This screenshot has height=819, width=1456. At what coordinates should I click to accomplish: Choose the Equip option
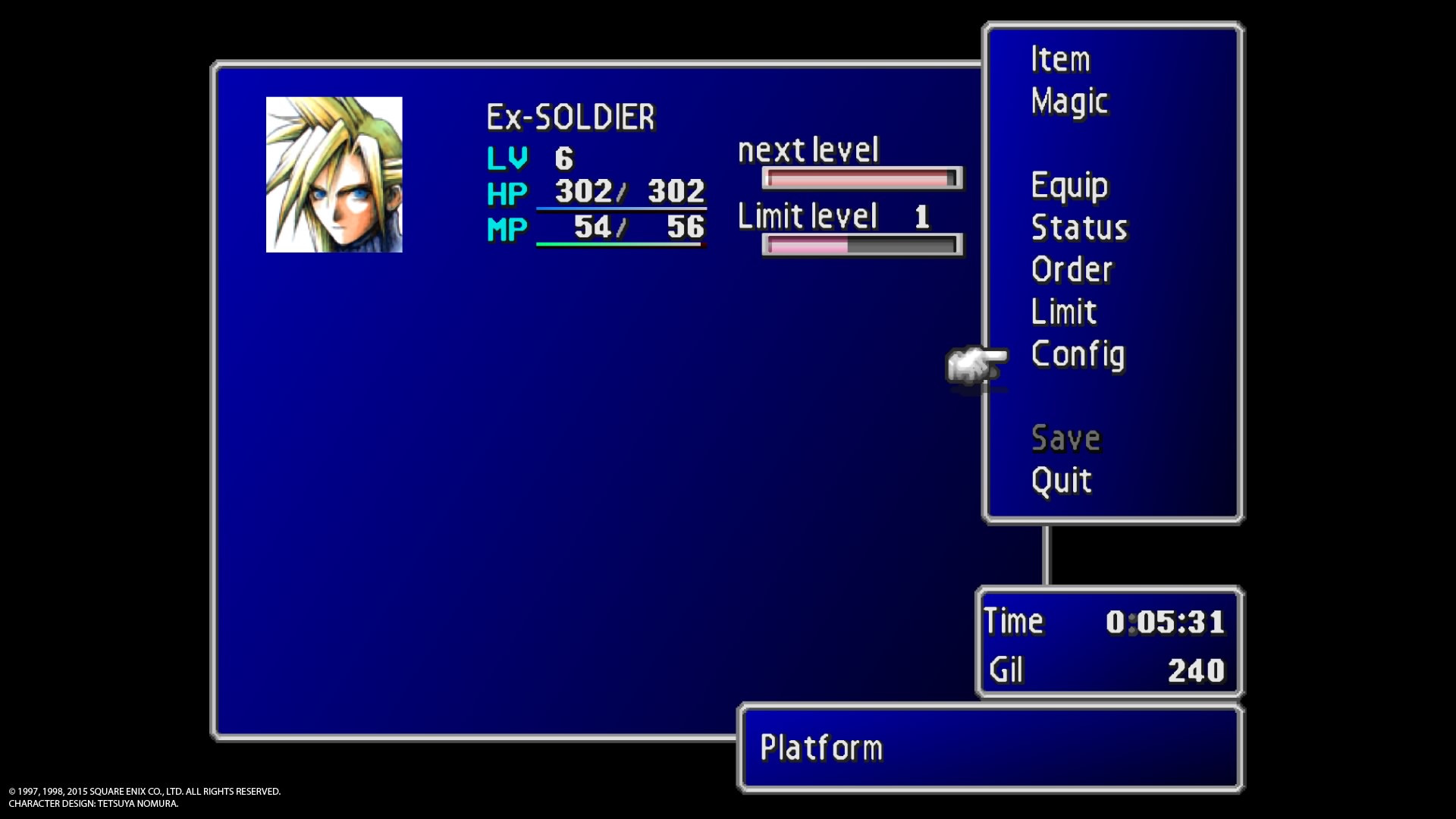(x=1069, y=186)
